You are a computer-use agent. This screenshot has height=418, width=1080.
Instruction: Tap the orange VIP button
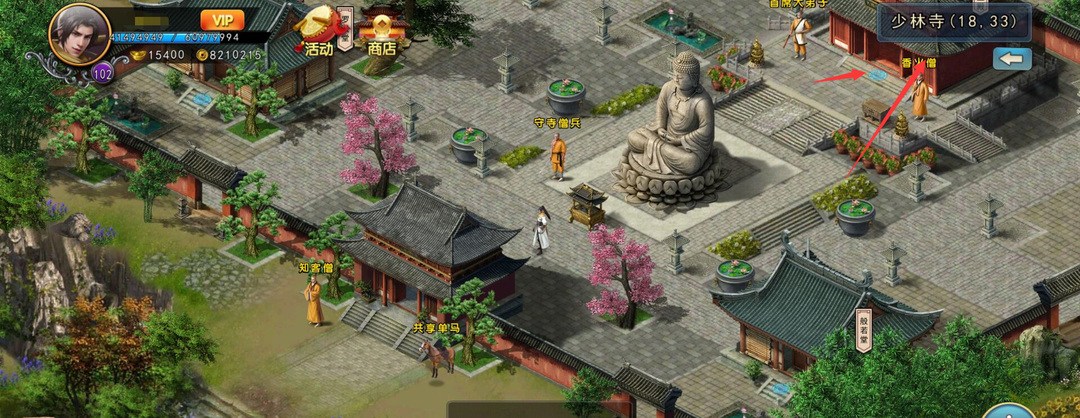click(222, 20)
